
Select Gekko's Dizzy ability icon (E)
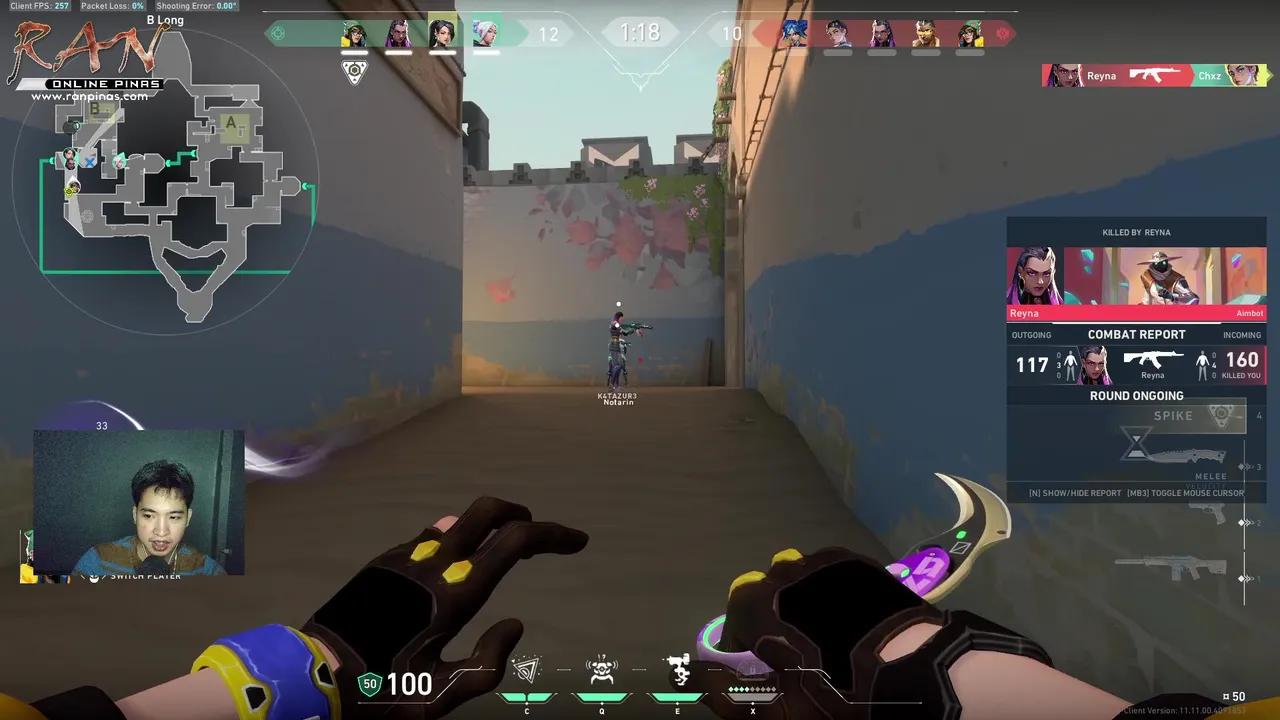coord(677,669)
